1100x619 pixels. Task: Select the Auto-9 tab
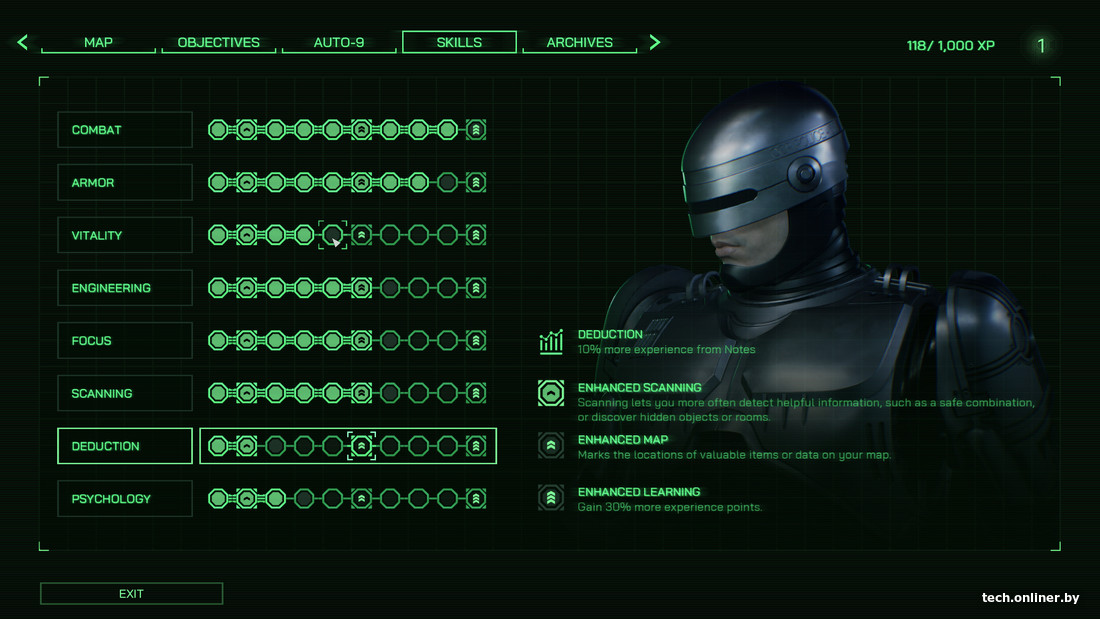339,43
